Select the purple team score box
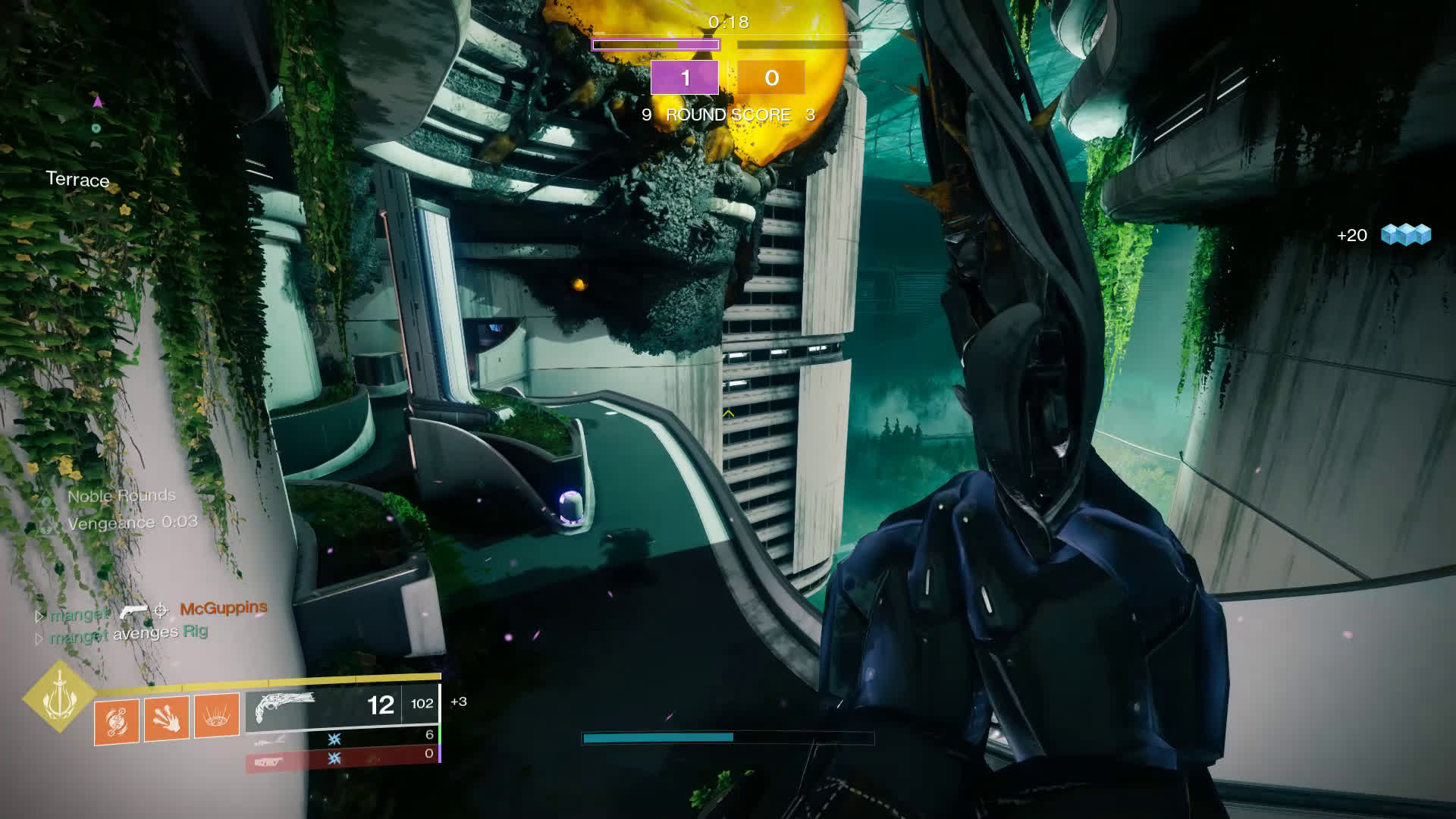 [685, 78]
